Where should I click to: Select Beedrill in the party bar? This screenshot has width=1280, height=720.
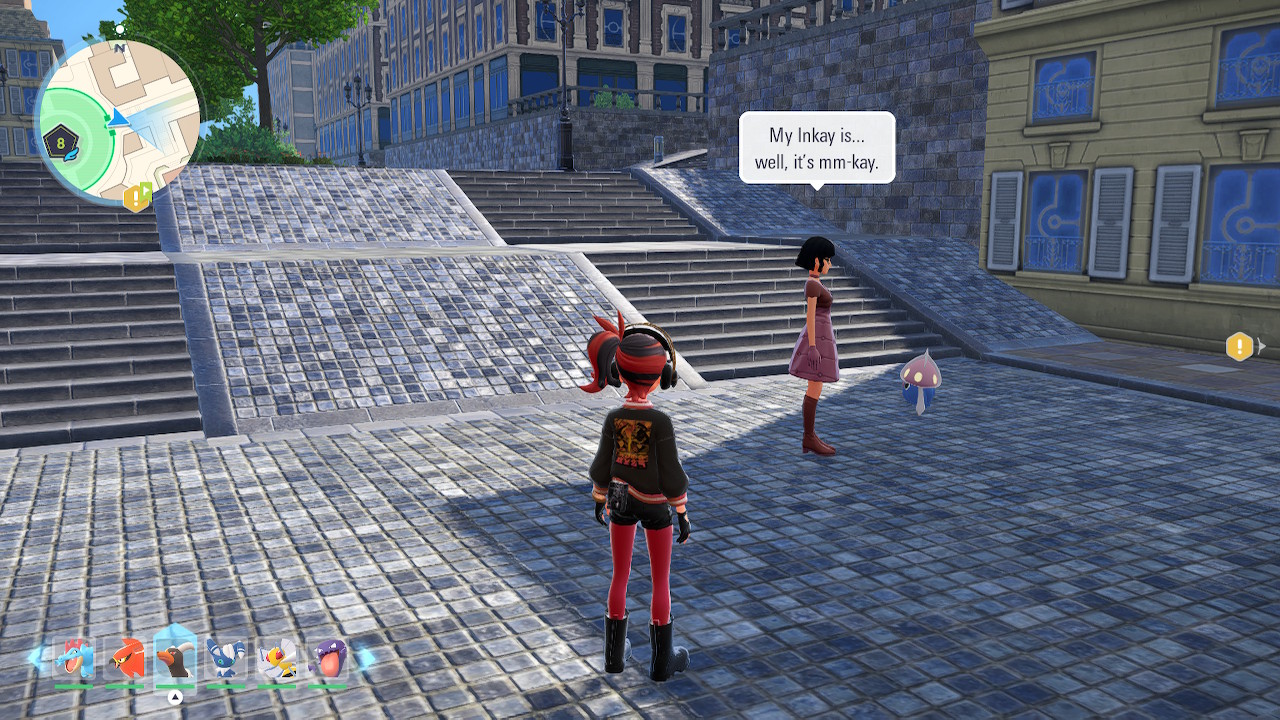[277, 659]
